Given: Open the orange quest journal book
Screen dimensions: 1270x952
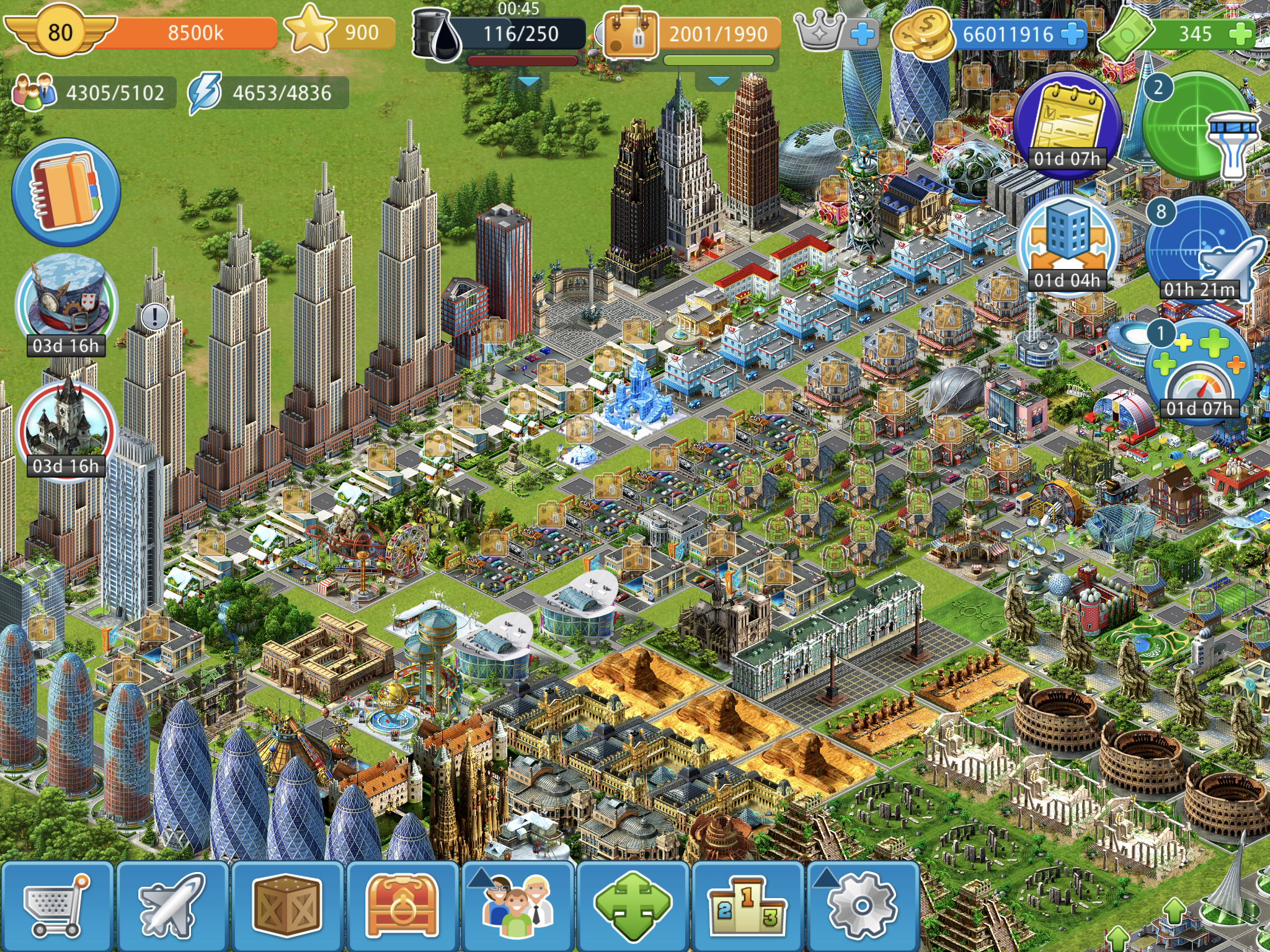Looking at the screenshot, I should pyautogui.click(x=66, y=192).
